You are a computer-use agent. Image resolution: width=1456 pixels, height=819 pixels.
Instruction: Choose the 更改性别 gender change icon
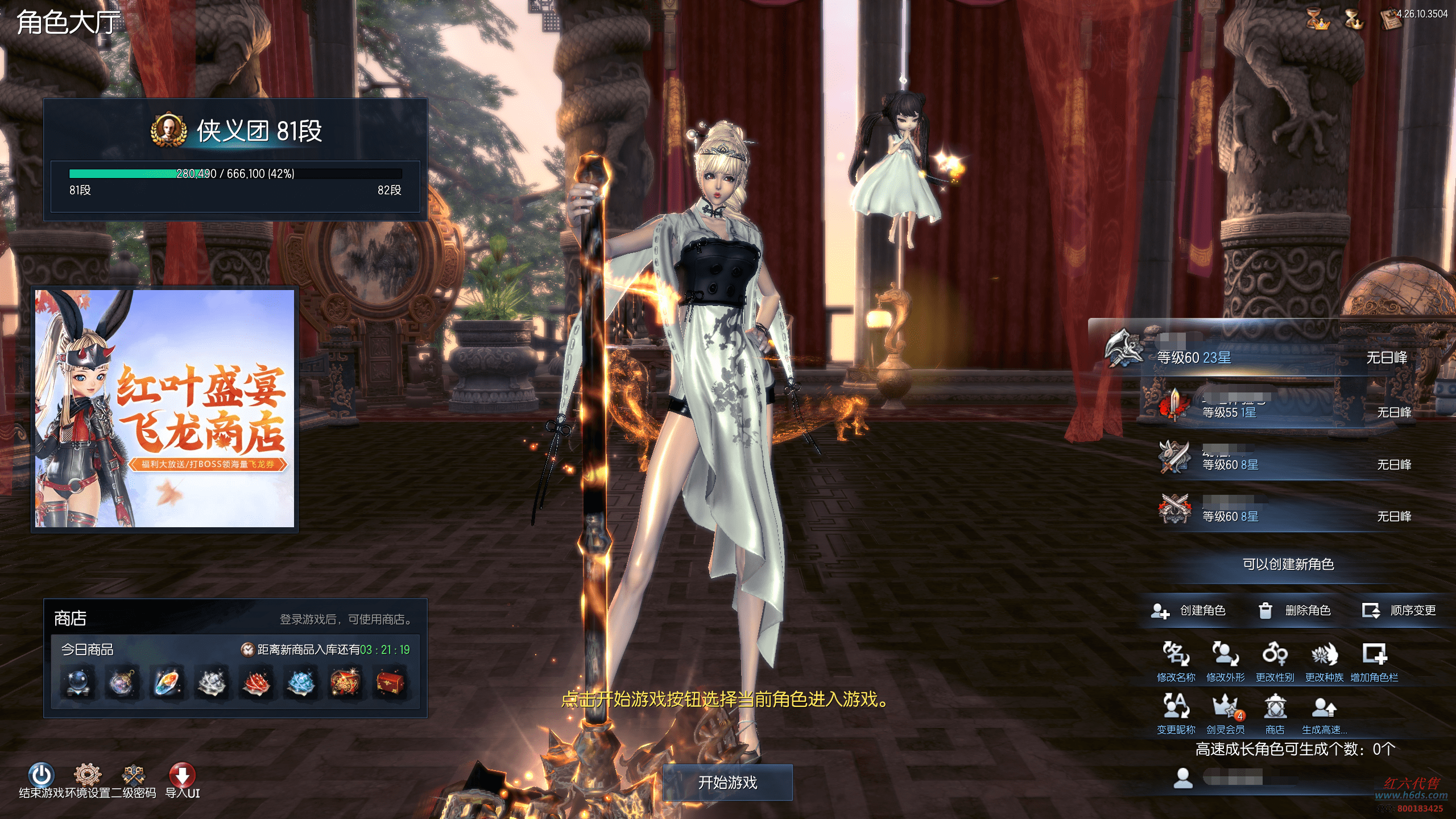[1275, 655]
